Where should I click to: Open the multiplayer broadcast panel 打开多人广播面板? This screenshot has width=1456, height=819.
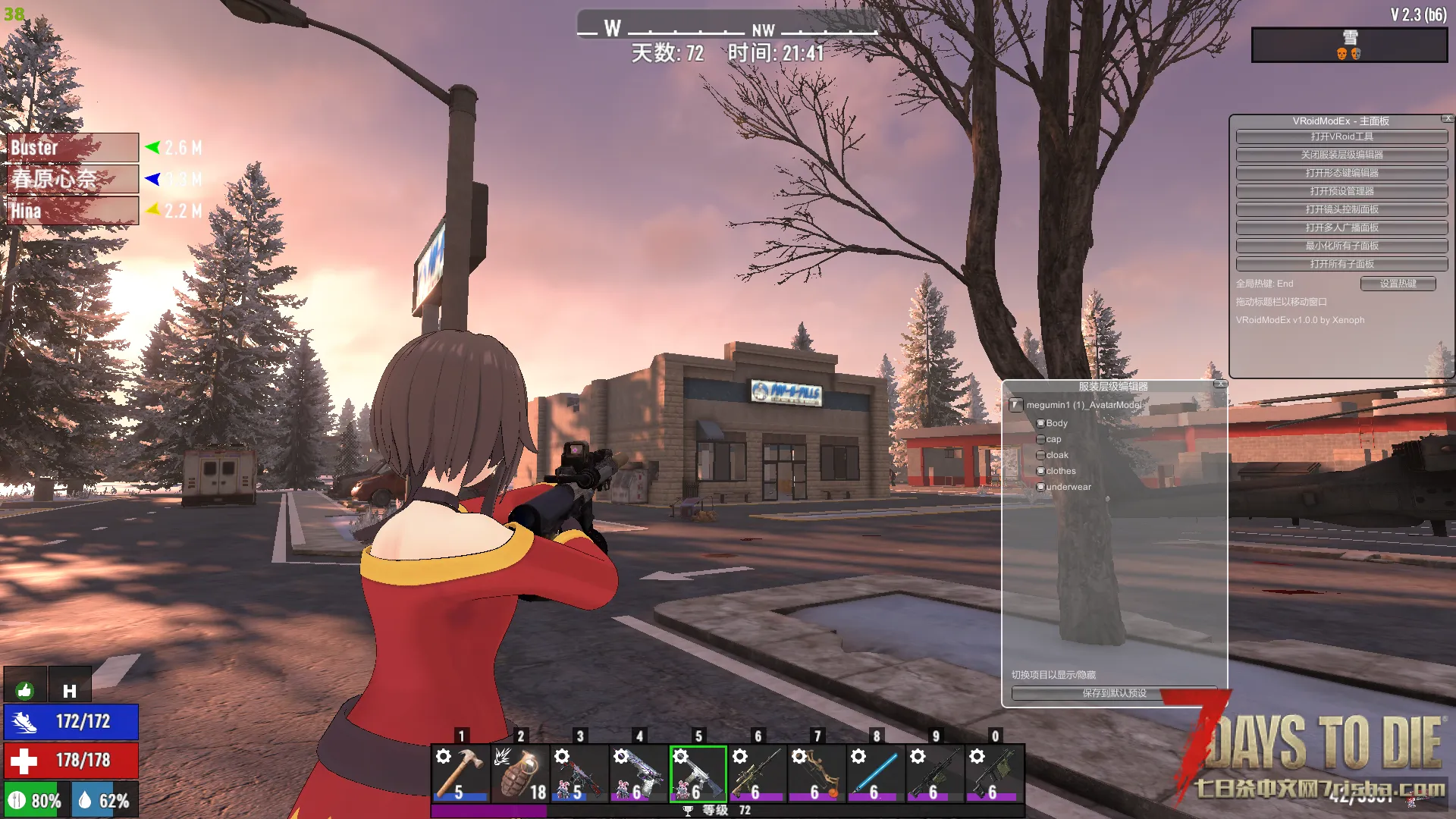1341,227
